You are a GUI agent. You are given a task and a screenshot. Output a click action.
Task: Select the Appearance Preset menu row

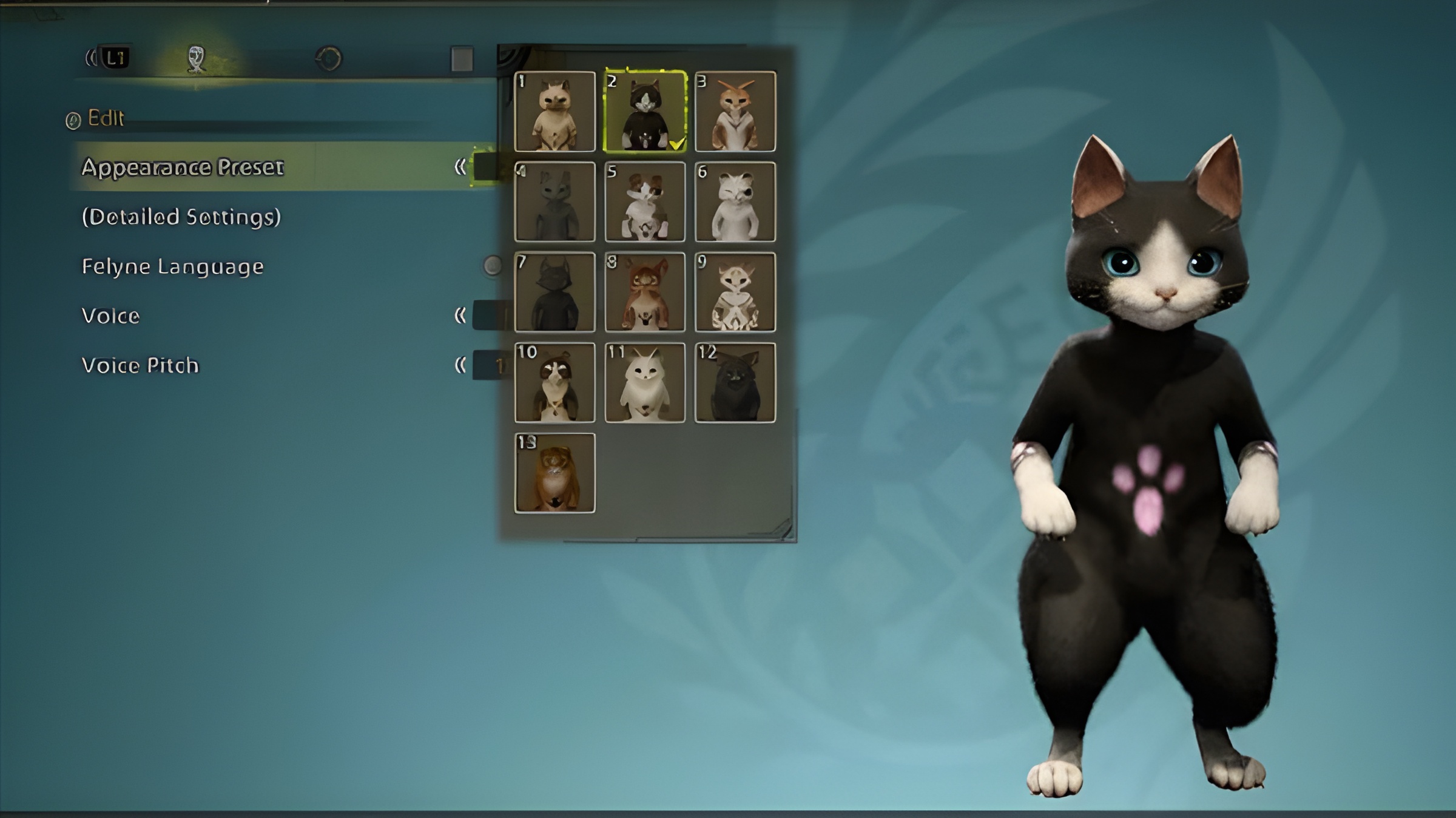click(182, 167)
